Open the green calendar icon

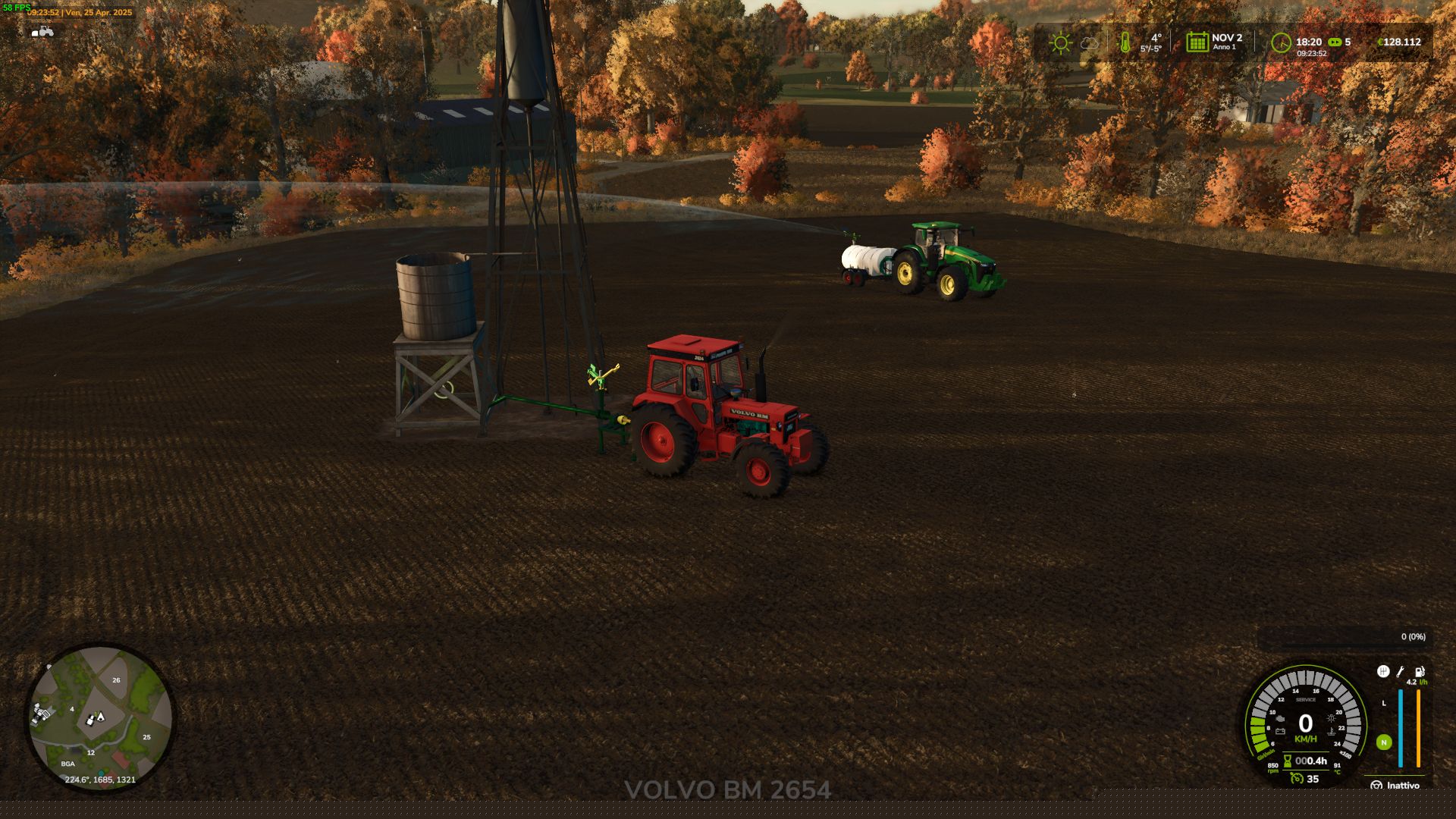pyautogui.click(x=1197, y=42)
